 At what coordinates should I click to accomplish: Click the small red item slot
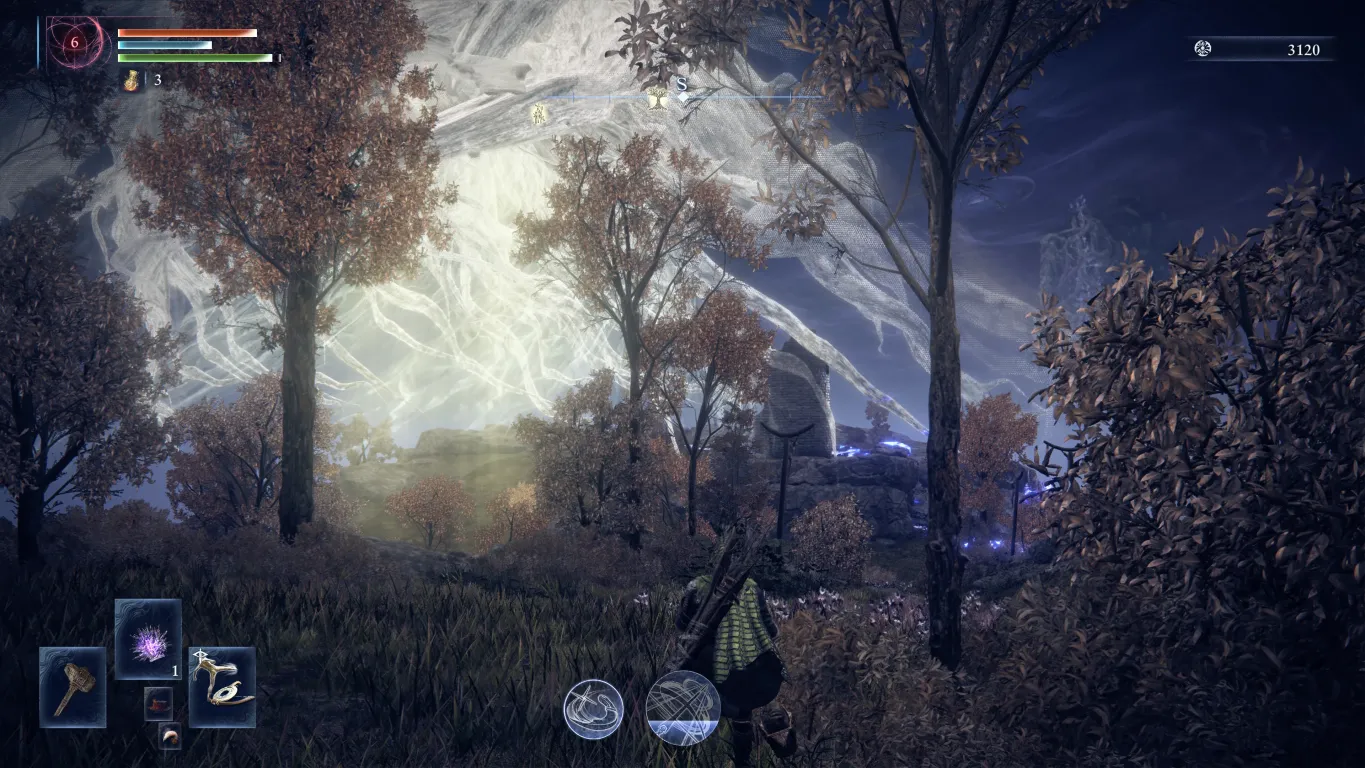(158, 703)
